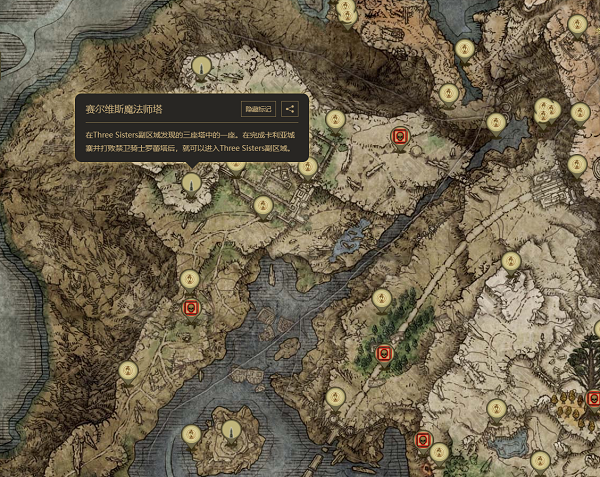Select the tower marker the popup points to

[x=191, y=184]
